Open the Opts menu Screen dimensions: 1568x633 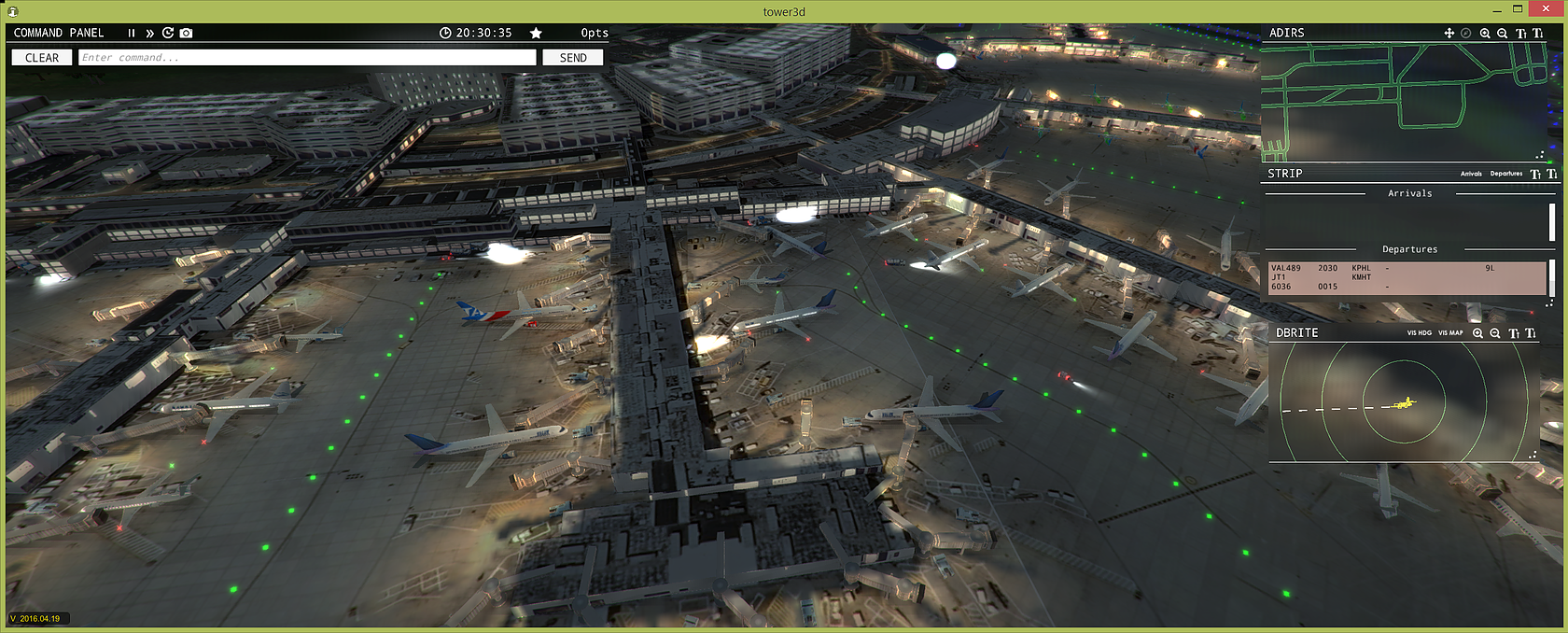point(595,33)
